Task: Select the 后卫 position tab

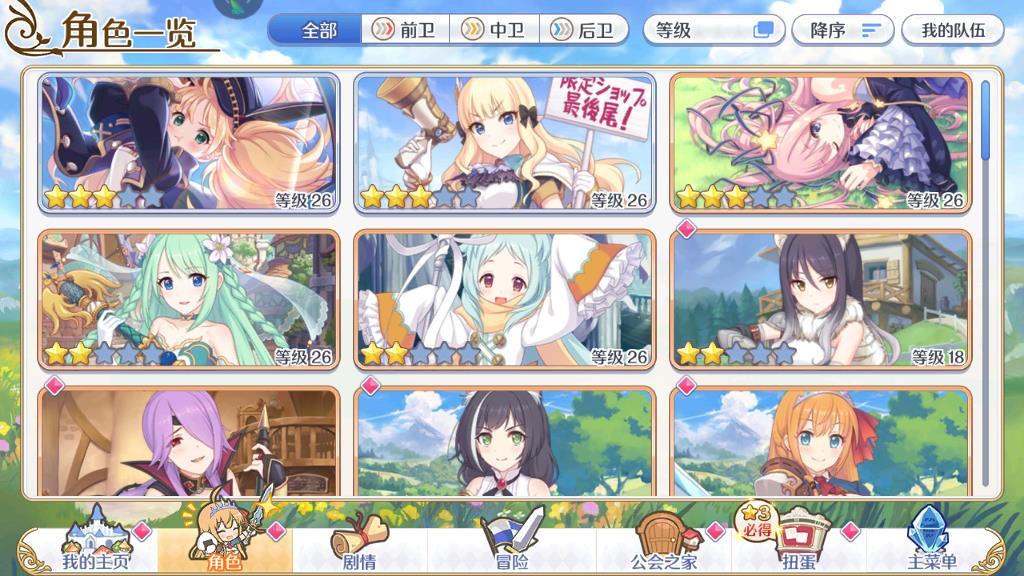Action: 584,30
